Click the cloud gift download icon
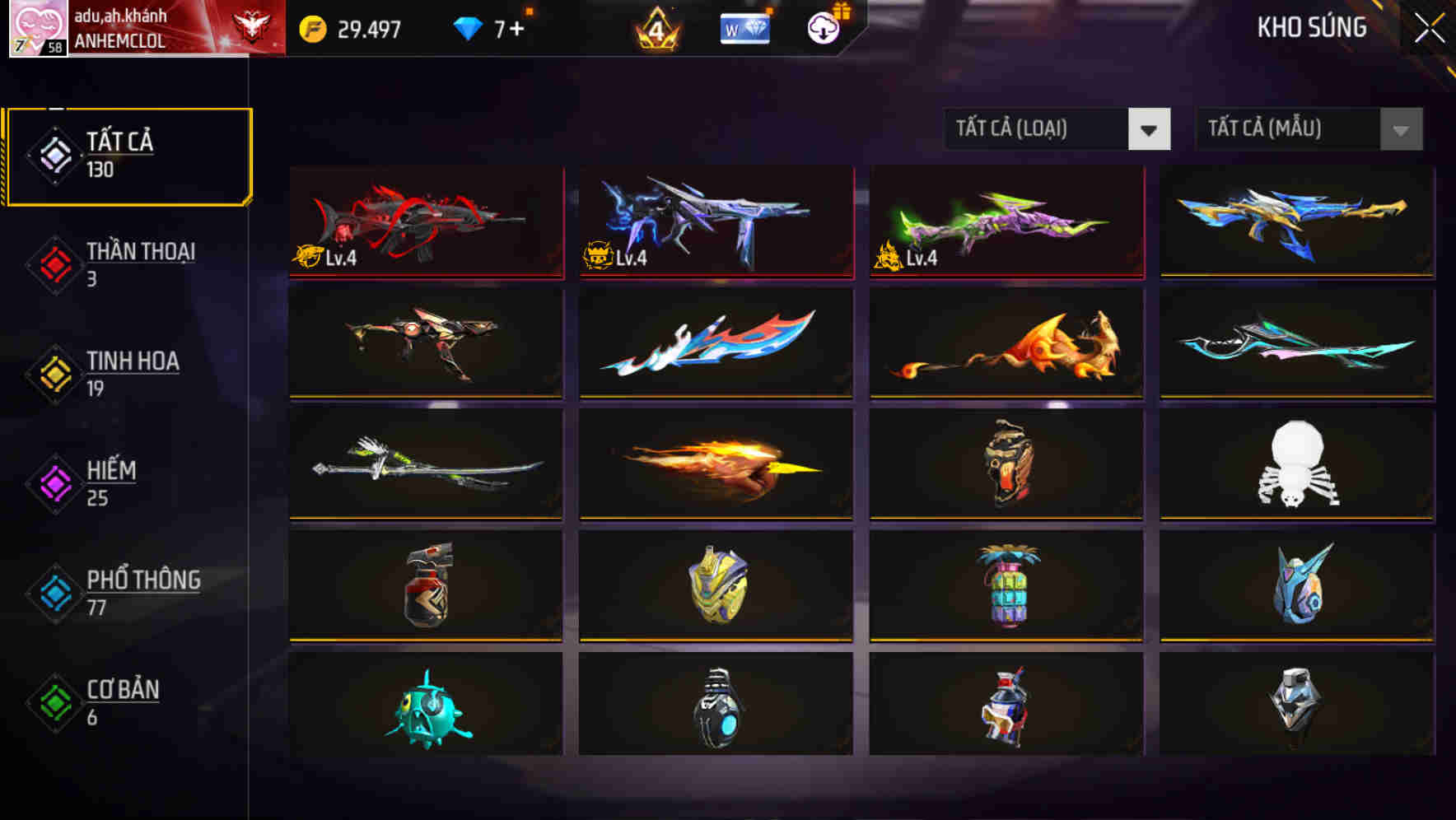 point(823,29)
